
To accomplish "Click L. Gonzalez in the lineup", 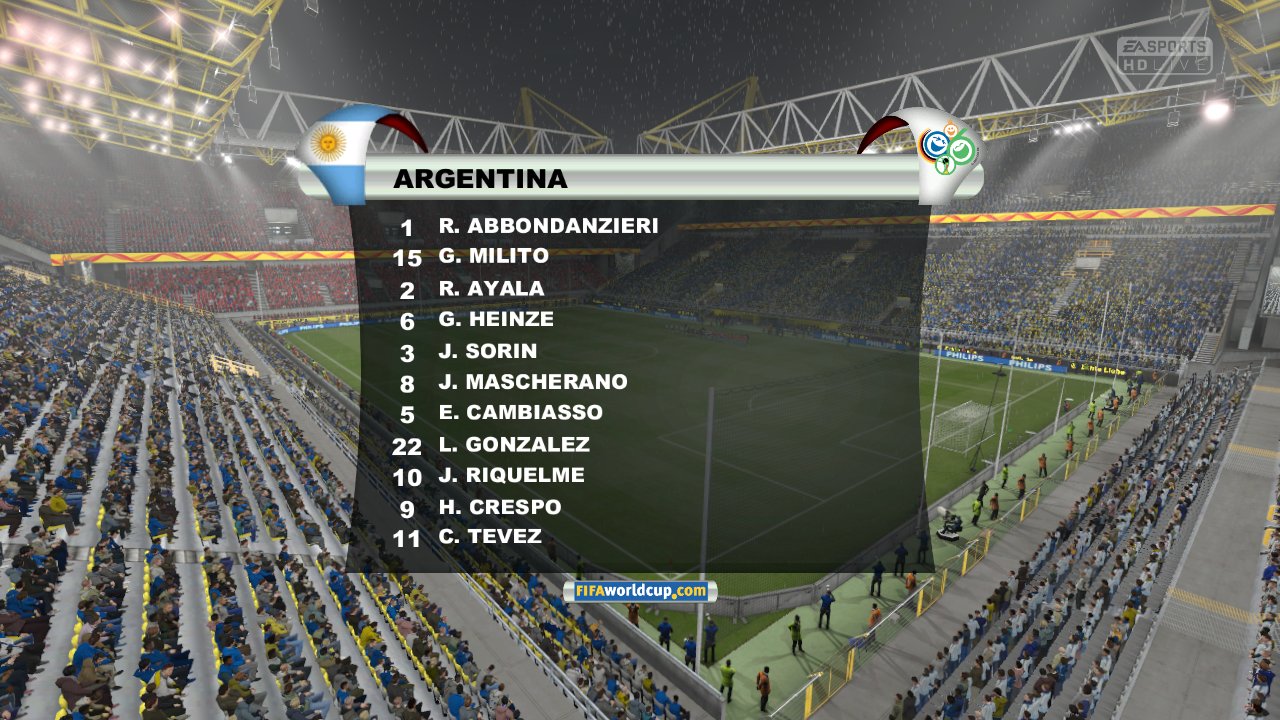I will [x=514, y=444].
